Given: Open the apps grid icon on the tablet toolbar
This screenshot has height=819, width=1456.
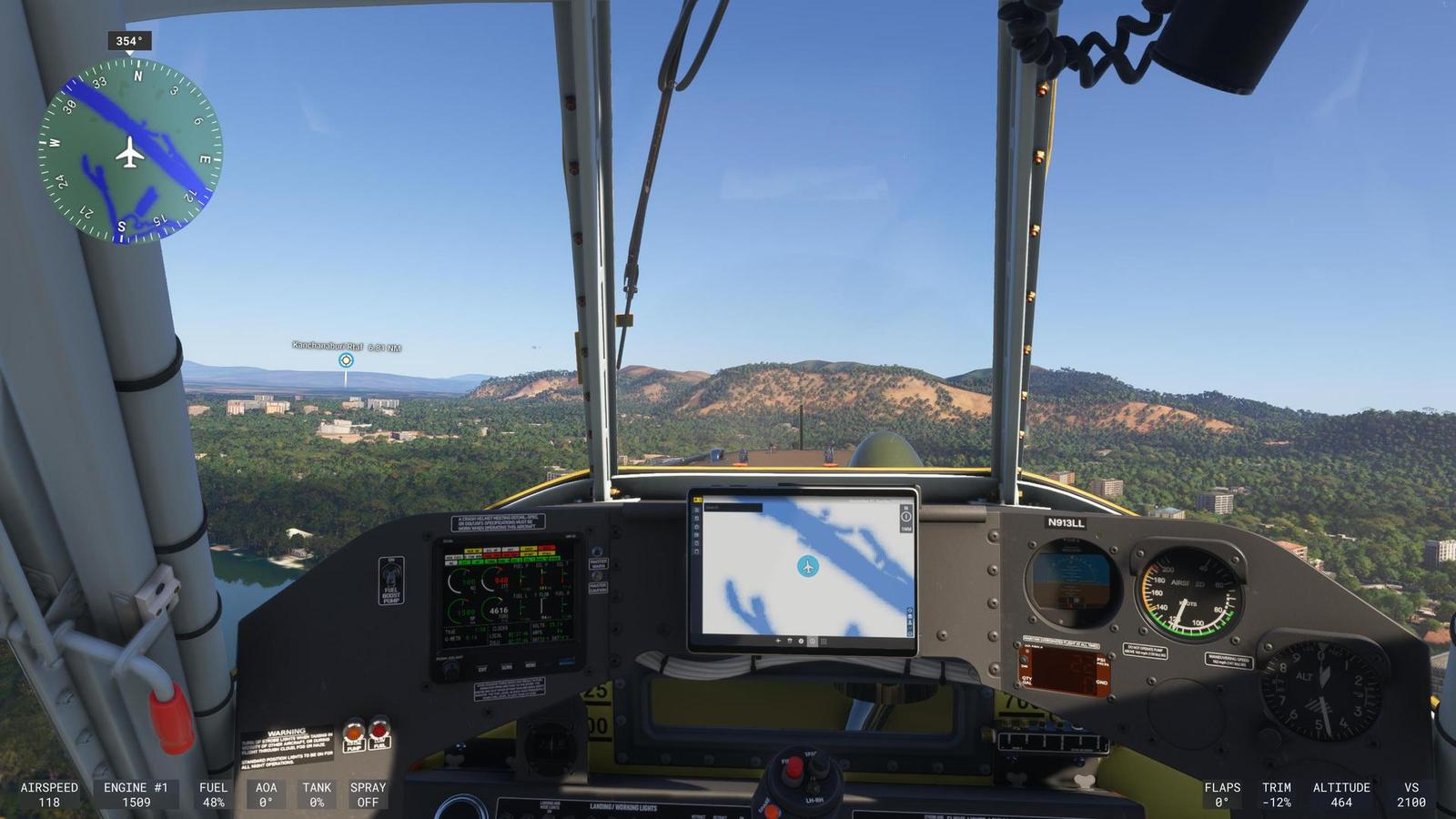Looking at the screenshot, I should click(x=824, y=642).
